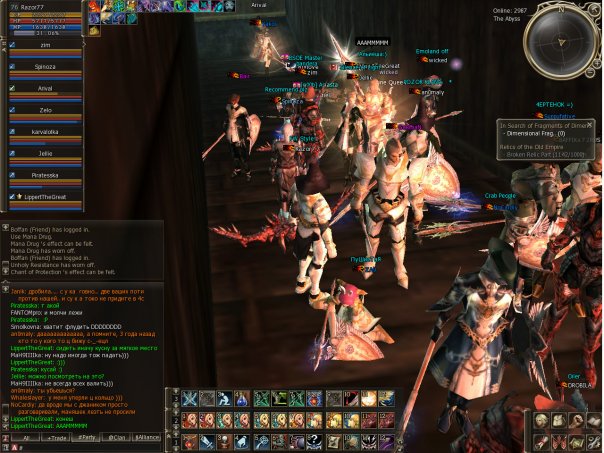Switch to the All chat tab

[25, 438]
